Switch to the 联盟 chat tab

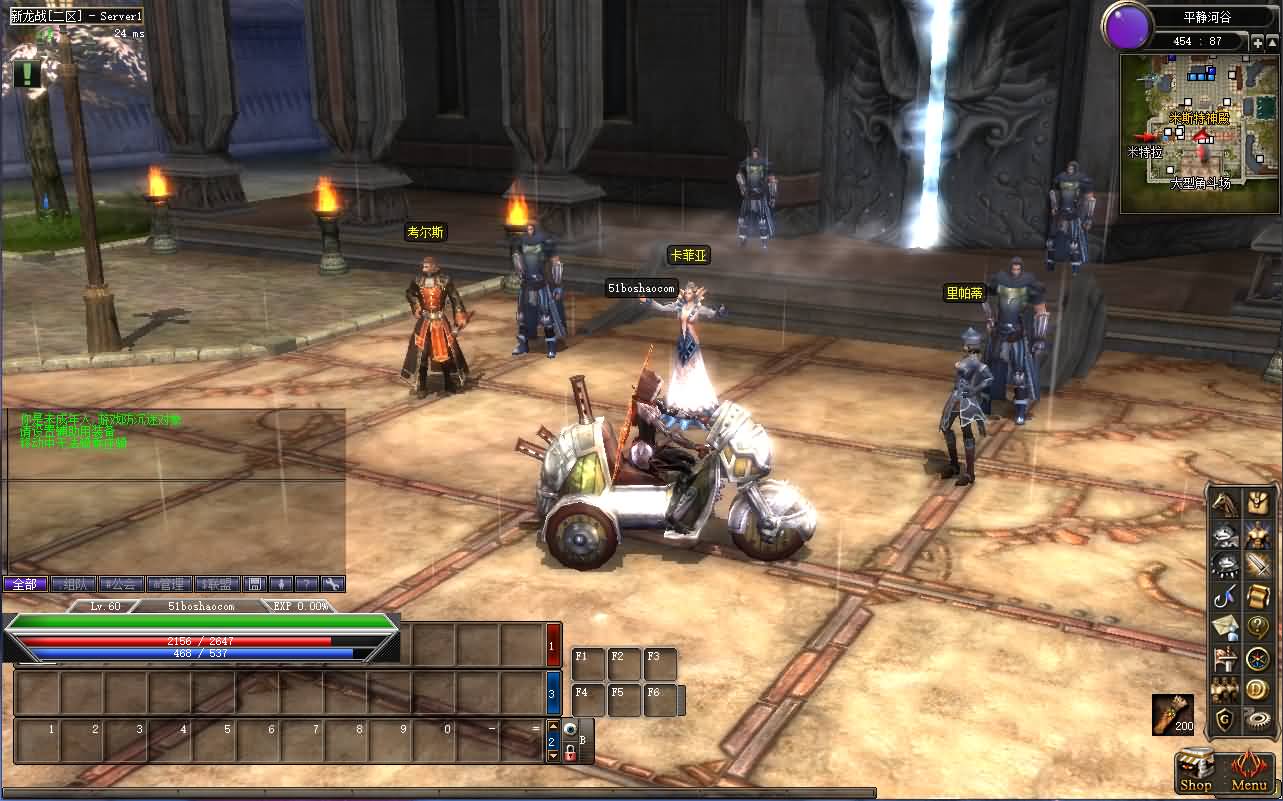click(217, 584)
